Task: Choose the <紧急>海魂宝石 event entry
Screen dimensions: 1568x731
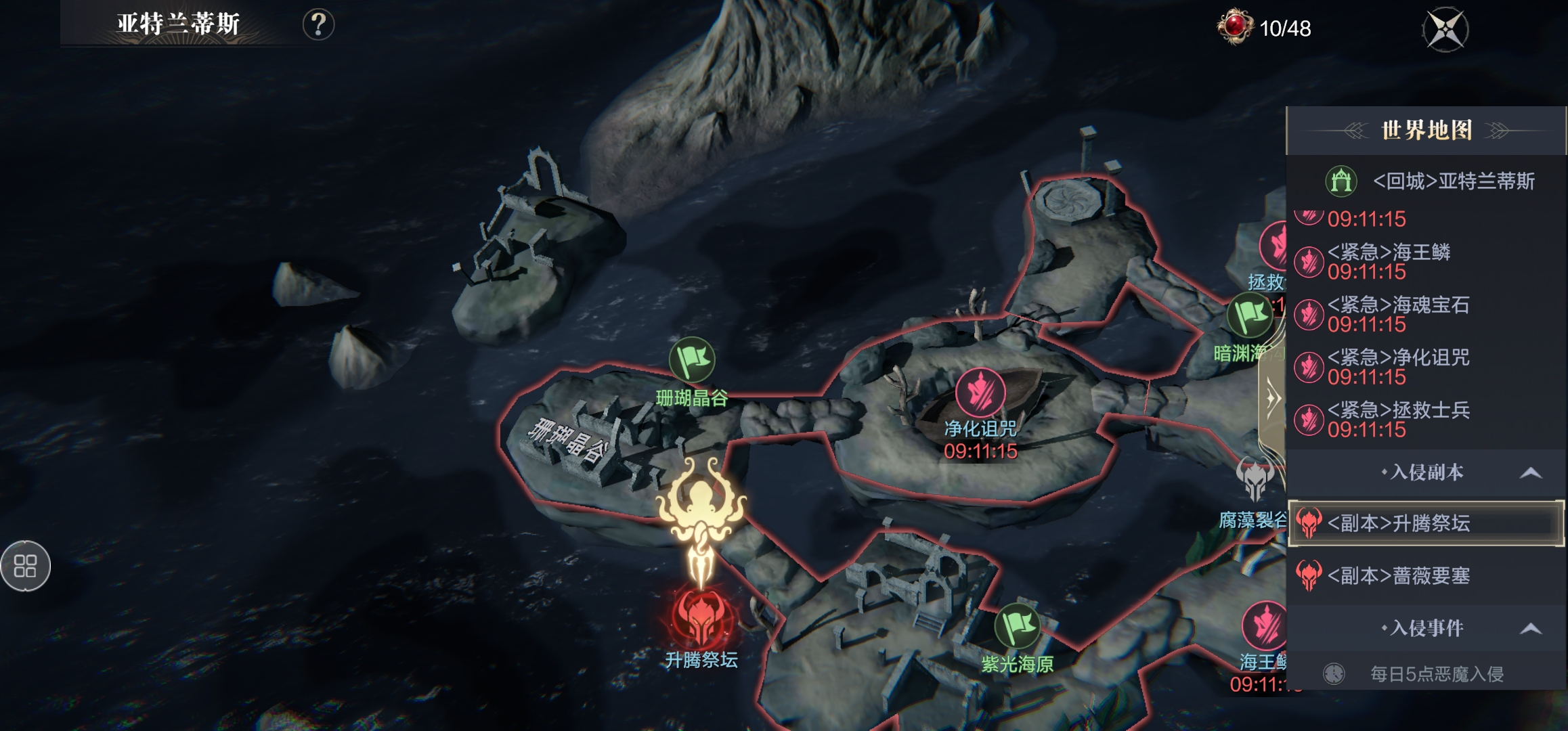Action: (x=1397, y=315)
